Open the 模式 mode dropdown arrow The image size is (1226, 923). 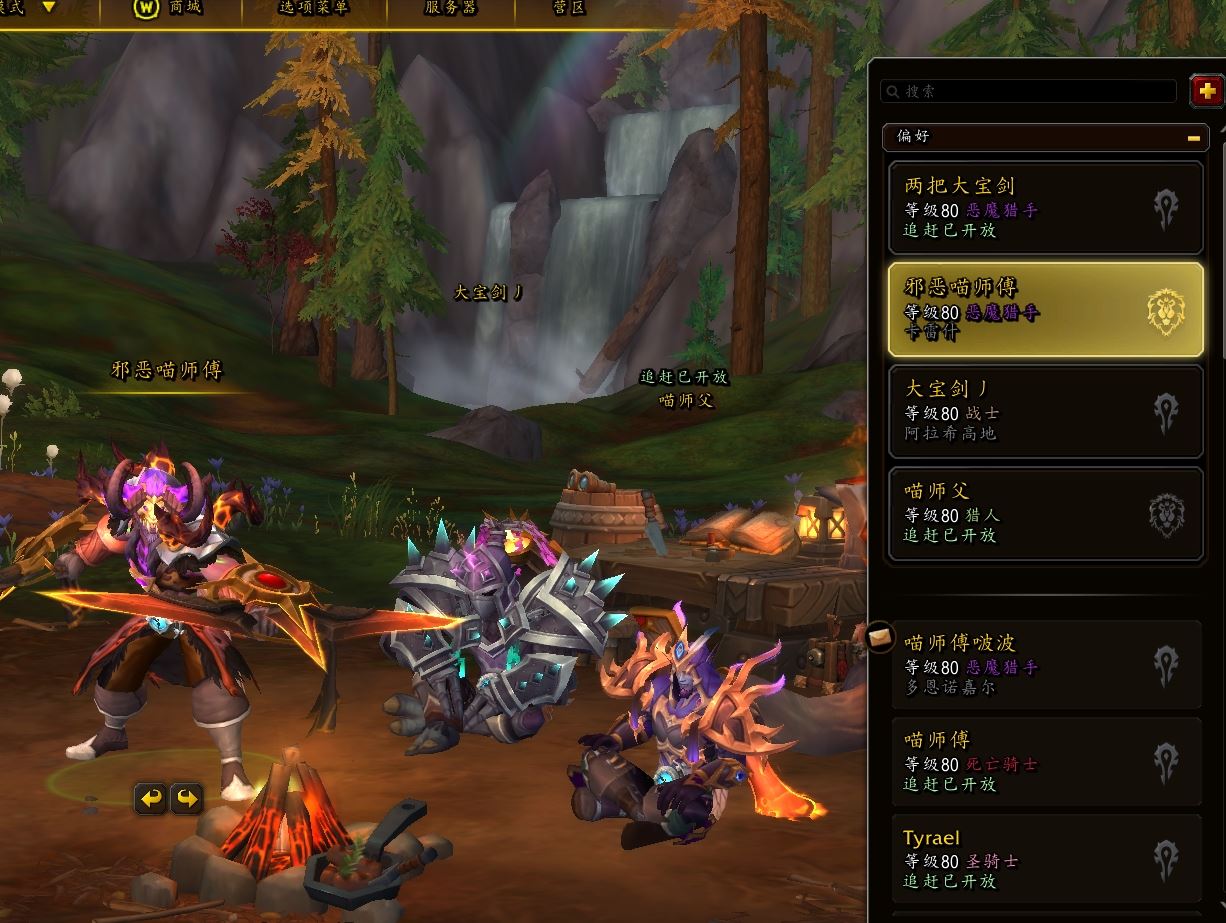48,7
